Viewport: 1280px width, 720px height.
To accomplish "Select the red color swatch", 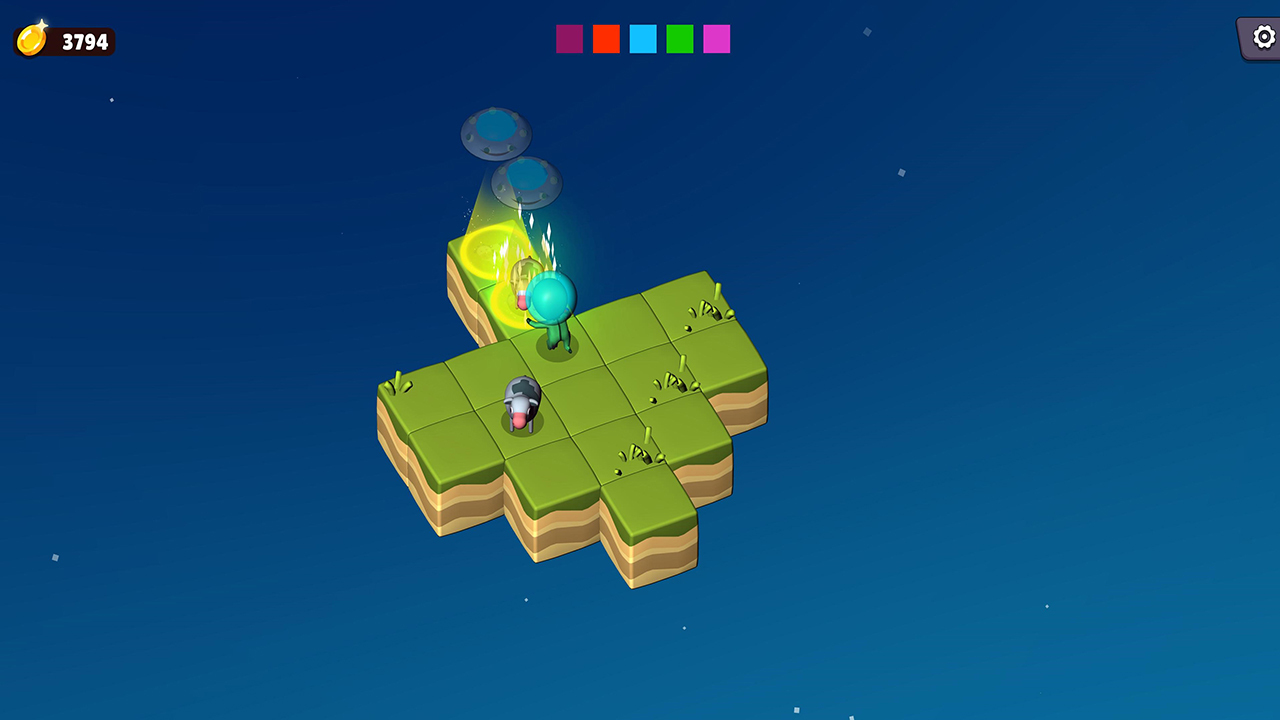I will [605, 39].
